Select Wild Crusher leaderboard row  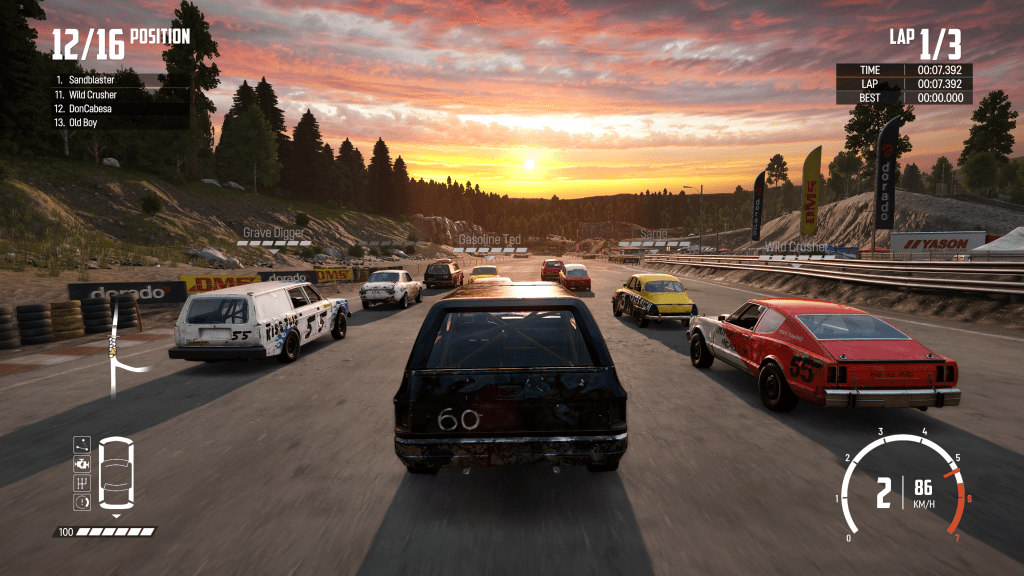[92, 94]
